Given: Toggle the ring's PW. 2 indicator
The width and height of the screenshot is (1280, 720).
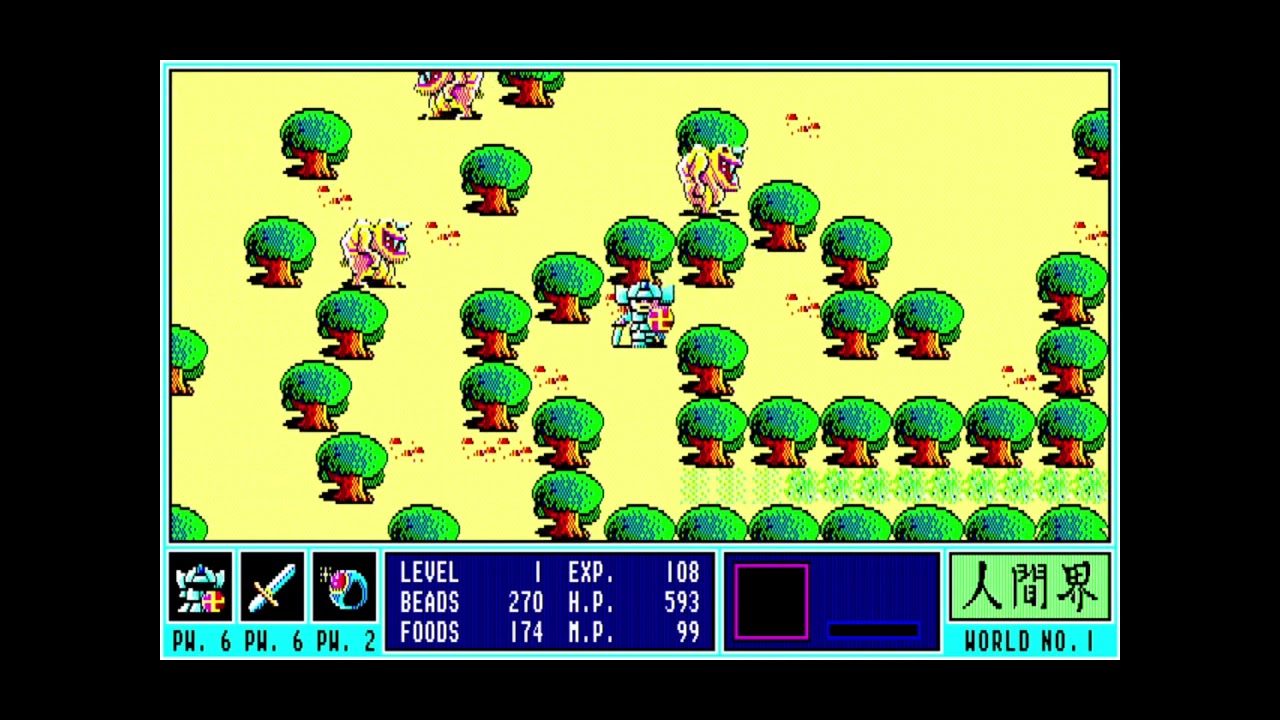Looking at the screenshot, I should 344,635.
